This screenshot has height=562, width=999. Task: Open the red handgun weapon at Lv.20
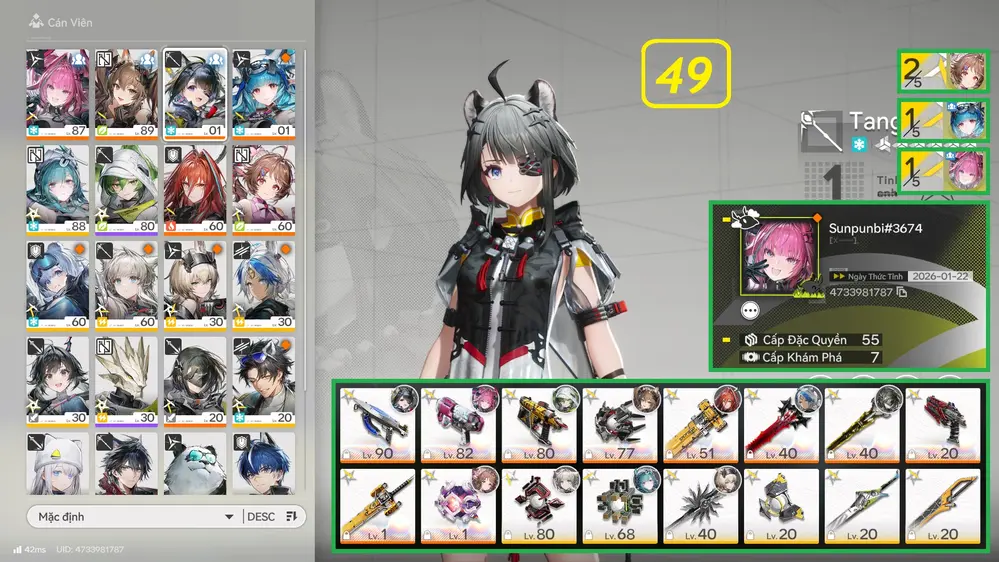click(942, 424)
